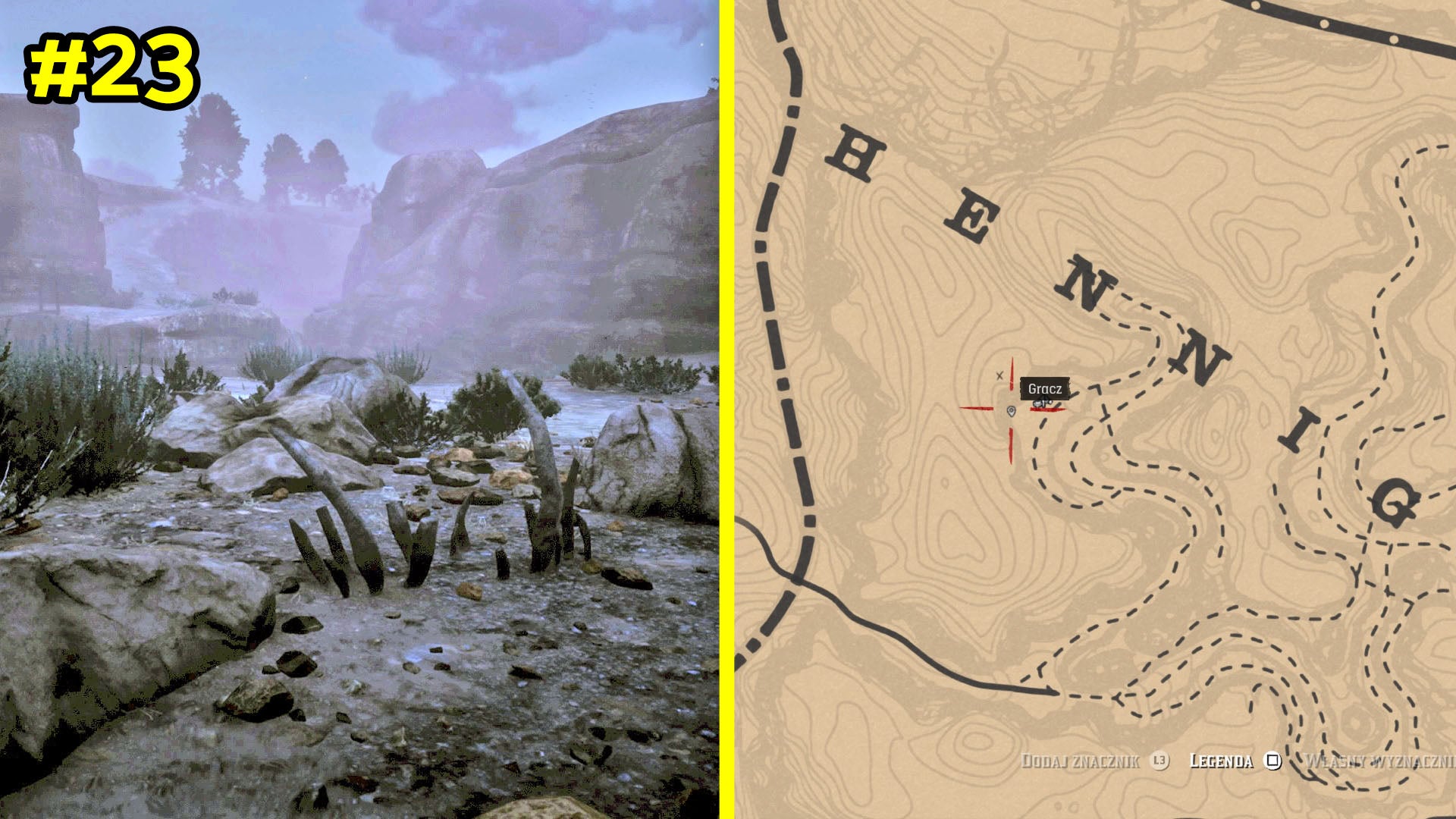Click the waypoint pin icon below the crosshair
Screen dimensions: 1456x819
[1012, 413]
